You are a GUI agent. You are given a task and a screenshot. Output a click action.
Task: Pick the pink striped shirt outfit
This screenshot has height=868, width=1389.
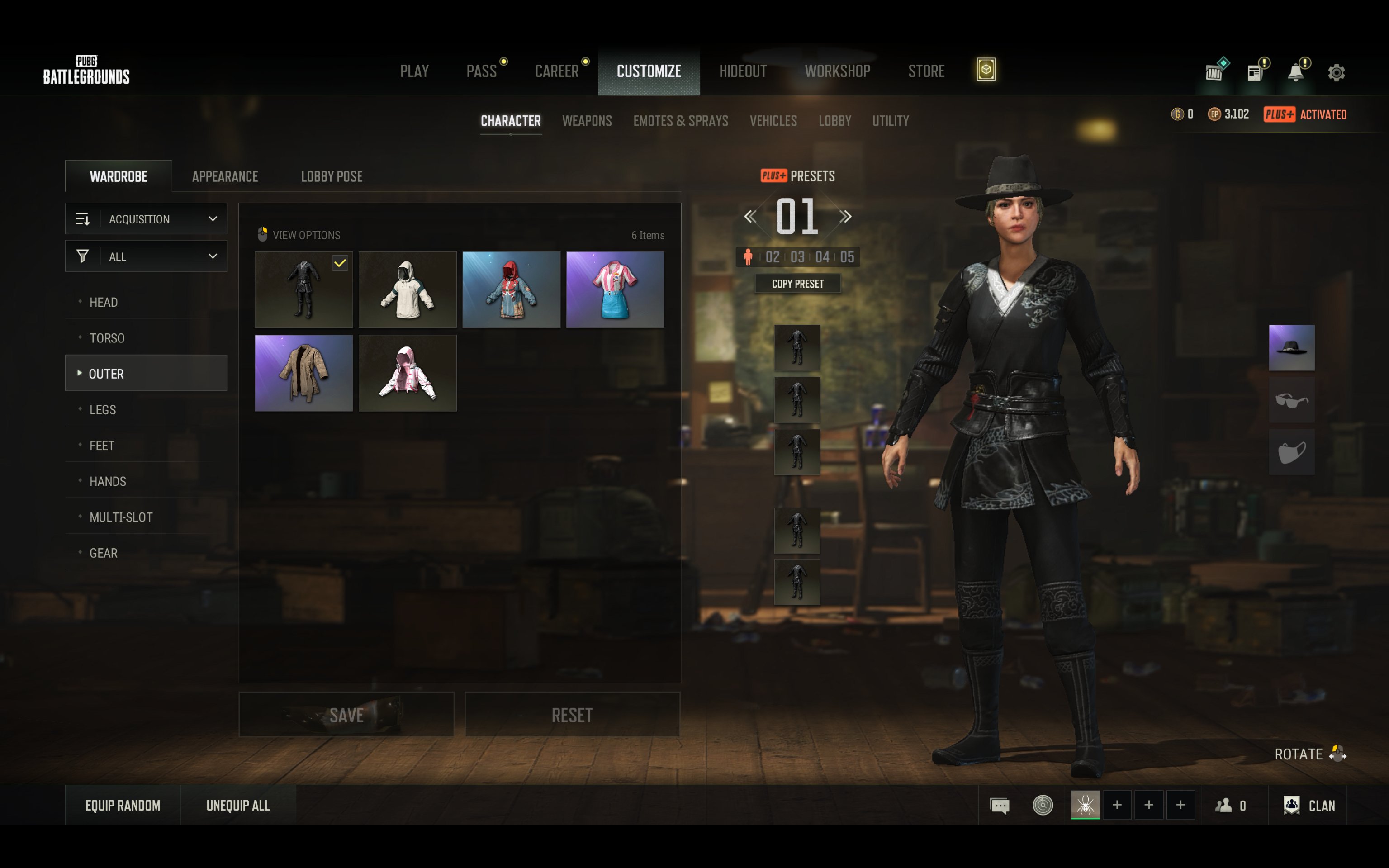click(x=615, y=289)
